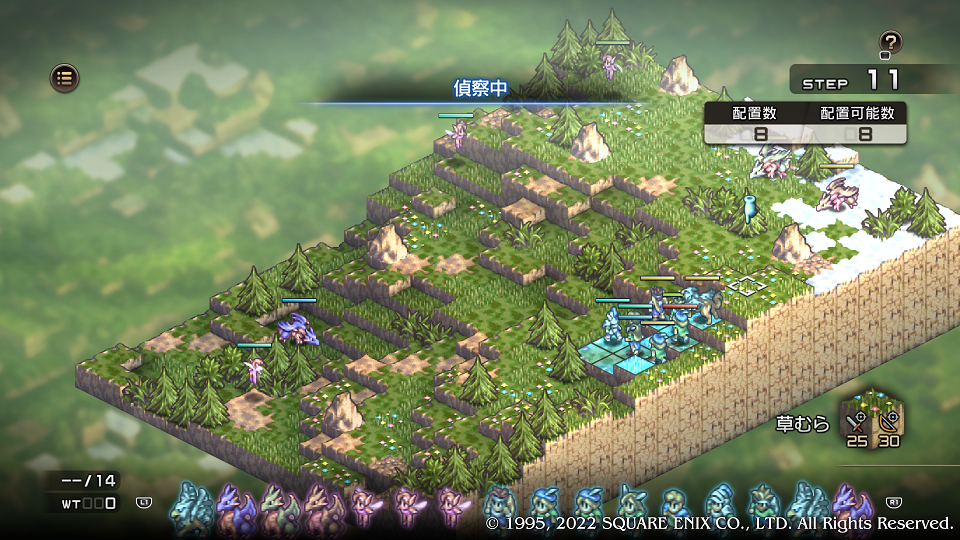The width and height of the screenshot is (960, 540).
Task: Open the list menu icon
Action: 65,77
